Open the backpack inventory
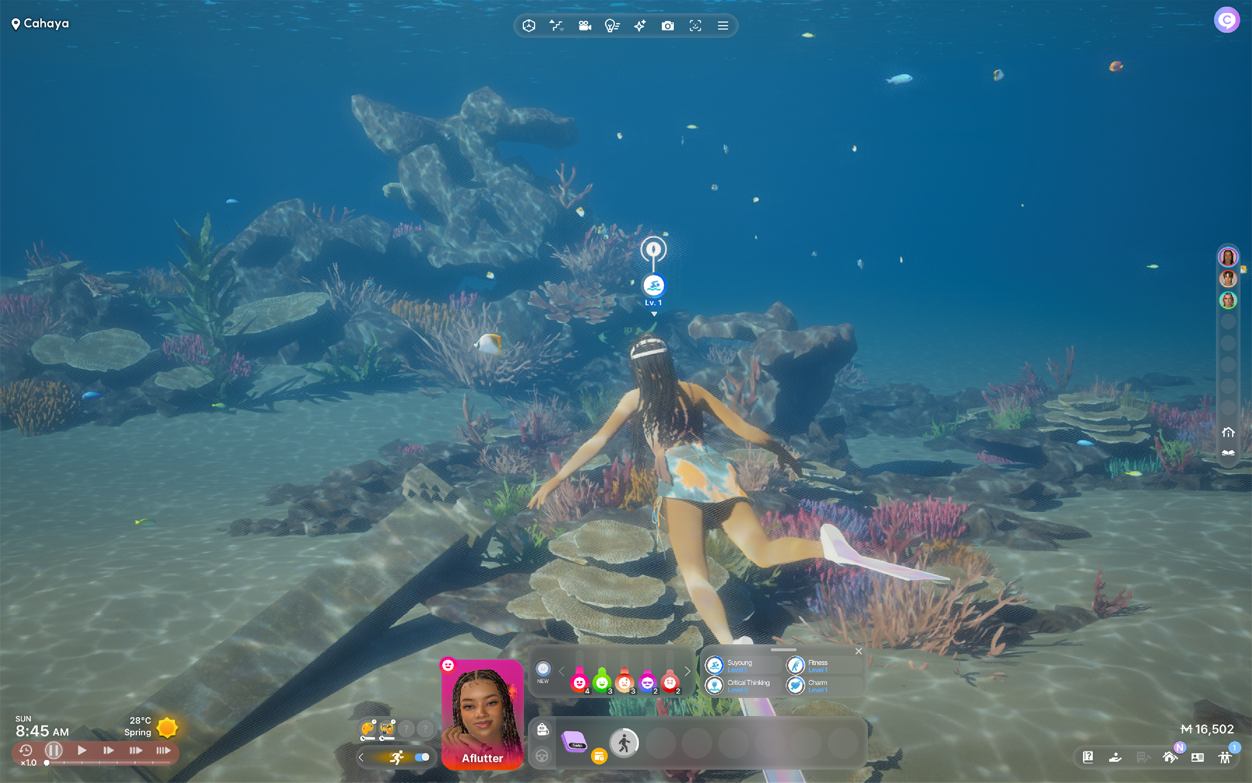This screenshot has width=1252, height=783. (542, 730)
